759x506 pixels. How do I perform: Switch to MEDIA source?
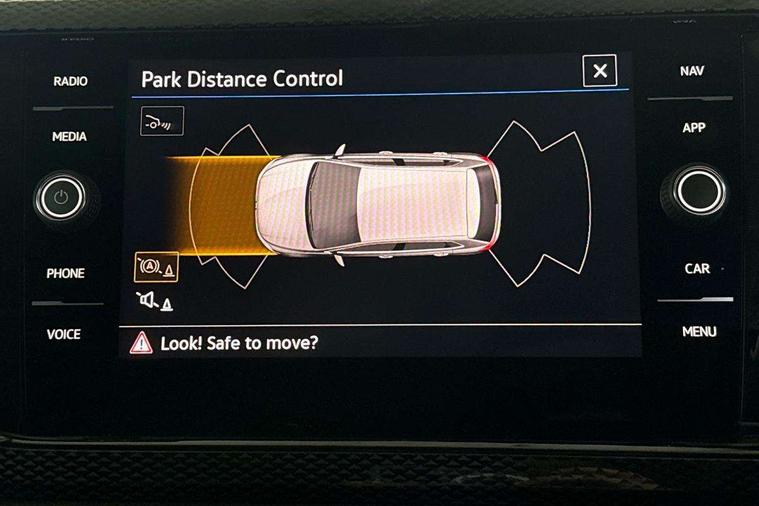(69, 137)
